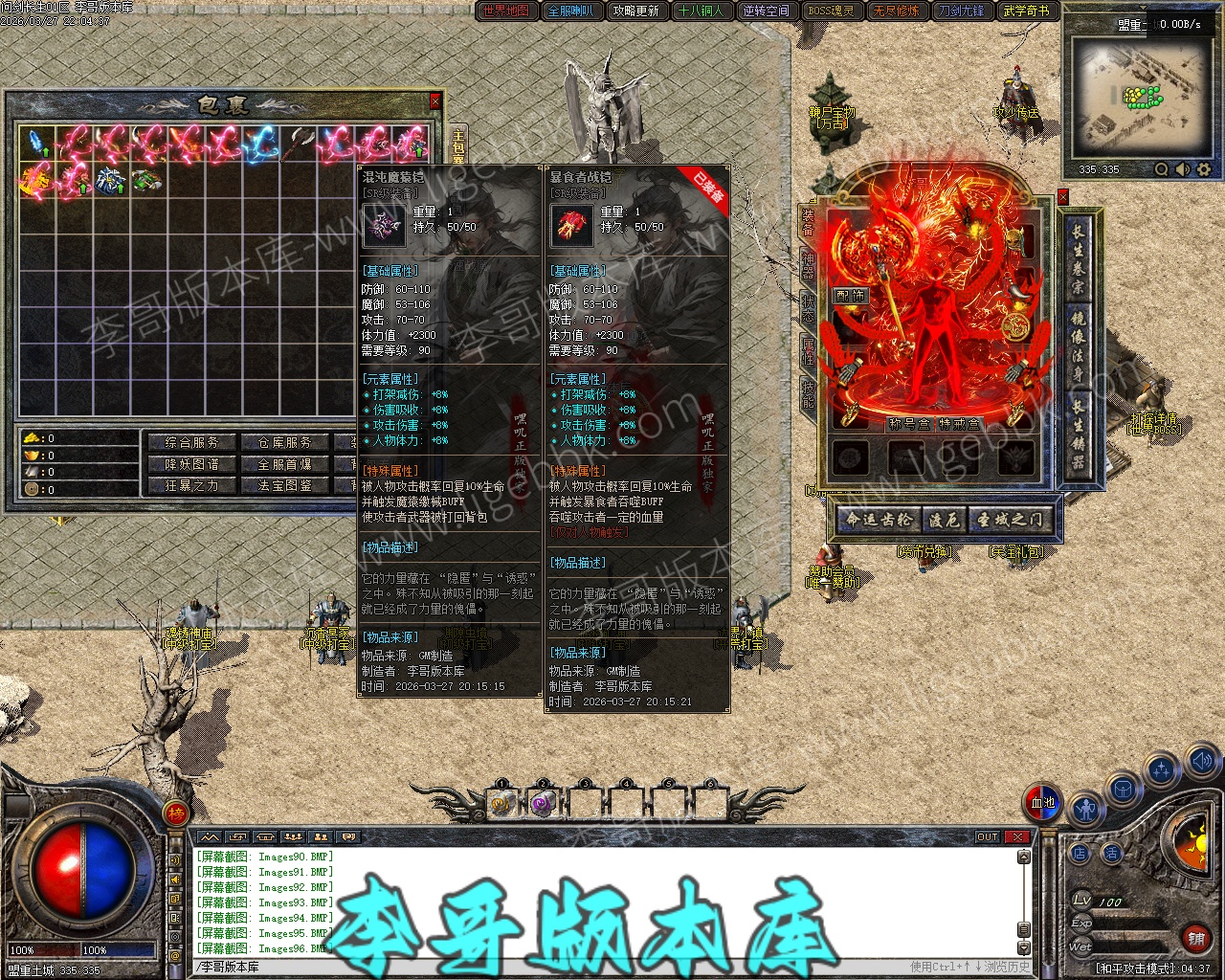Open the 长生卷宗 side button

(x=1078, y=258)
